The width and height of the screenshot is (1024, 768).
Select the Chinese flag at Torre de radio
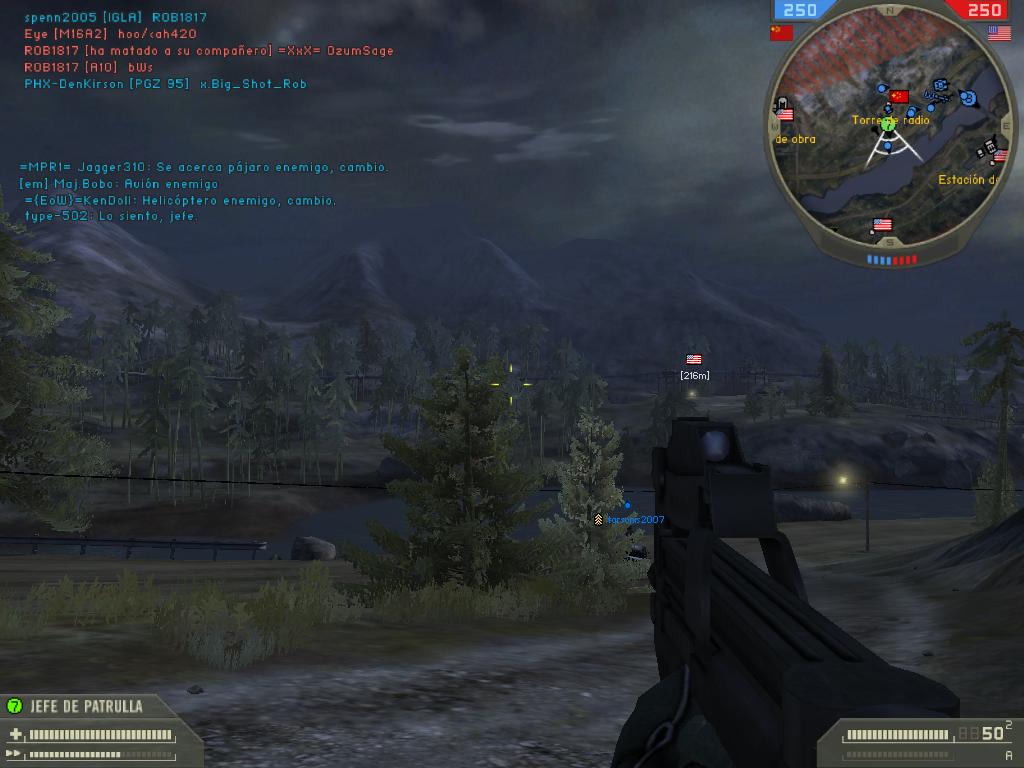pos(899,97)
